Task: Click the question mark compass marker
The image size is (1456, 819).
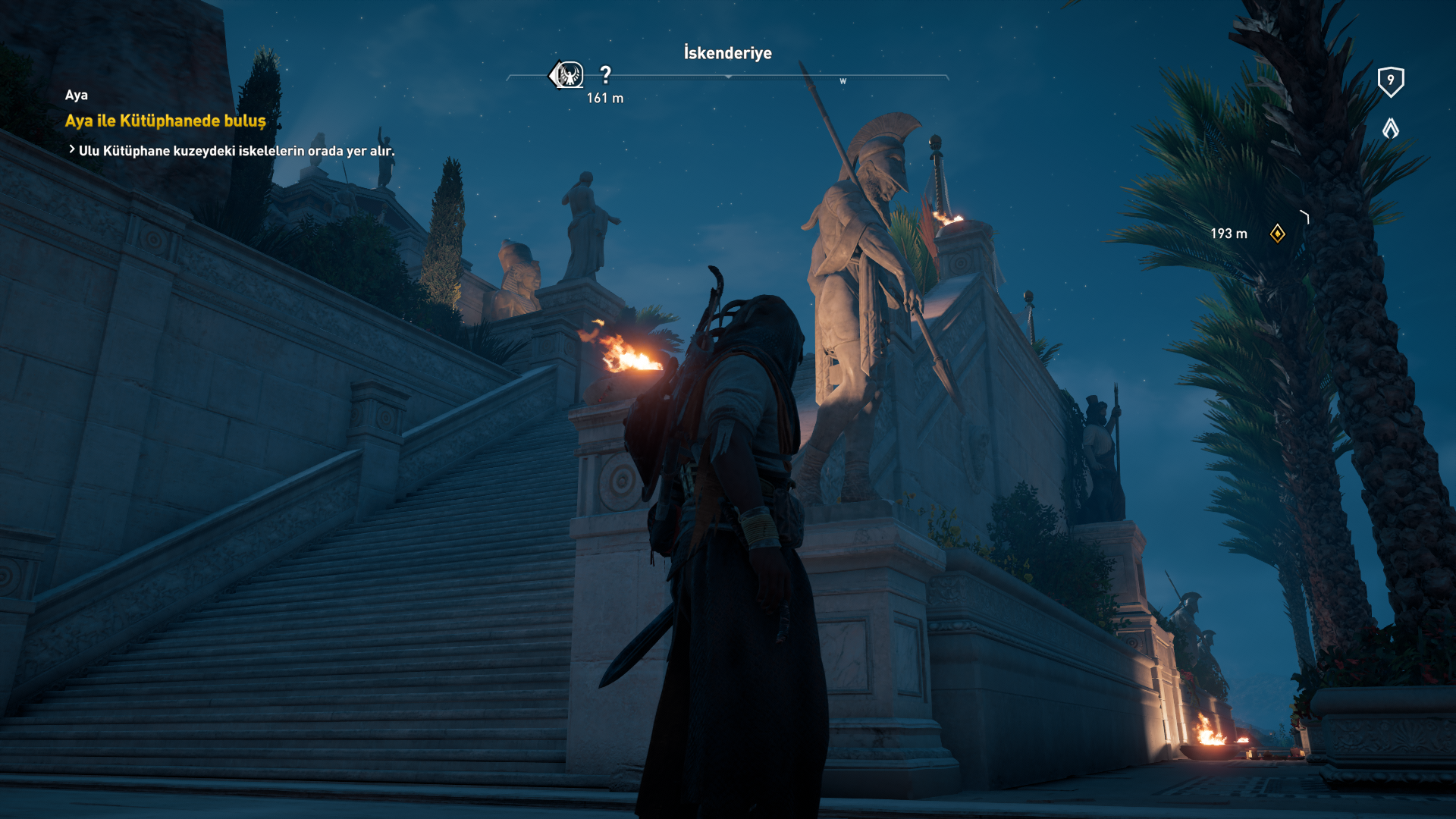Action: 605,75
